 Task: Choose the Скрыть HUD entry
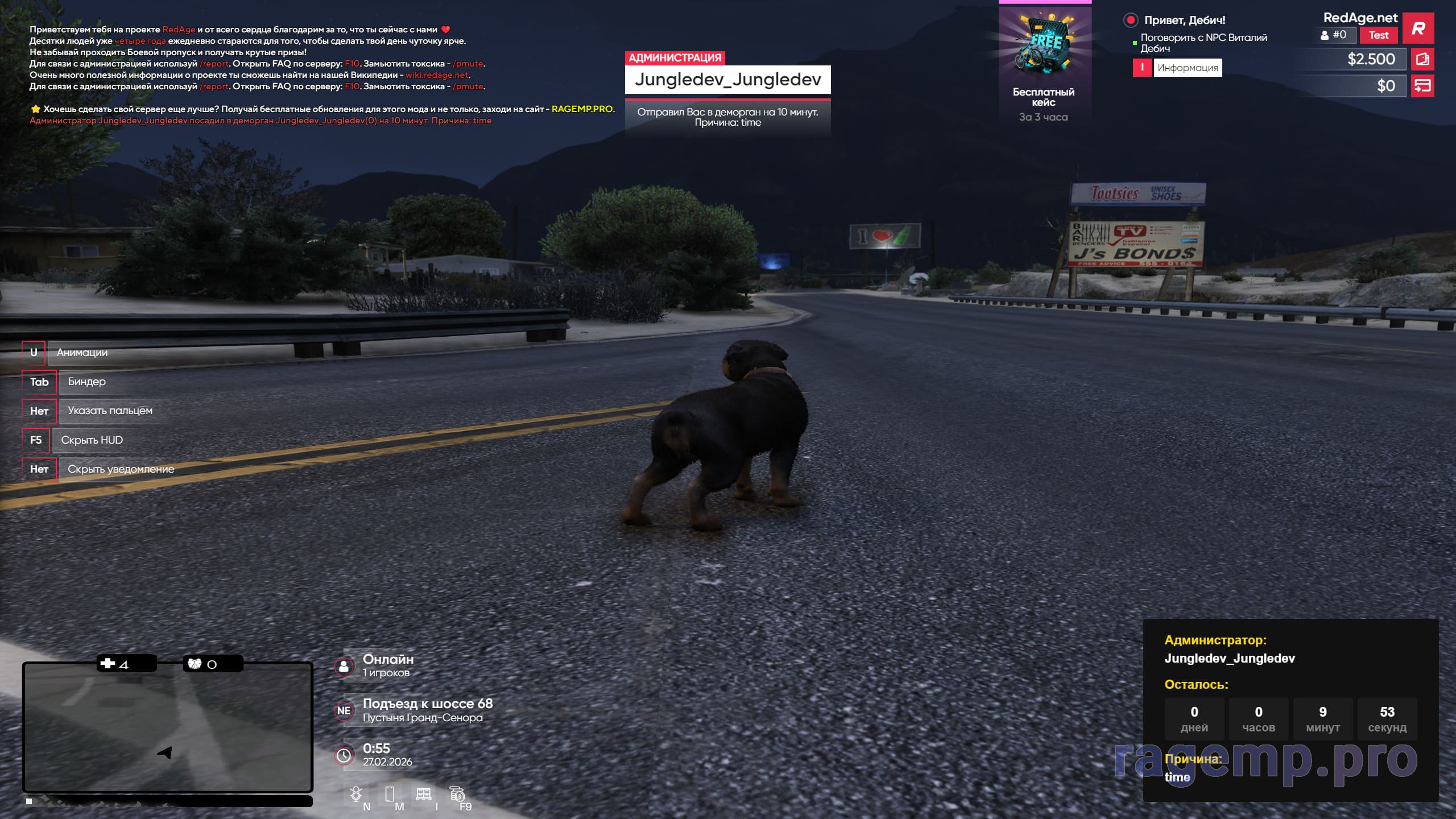[x=92, y=440]
